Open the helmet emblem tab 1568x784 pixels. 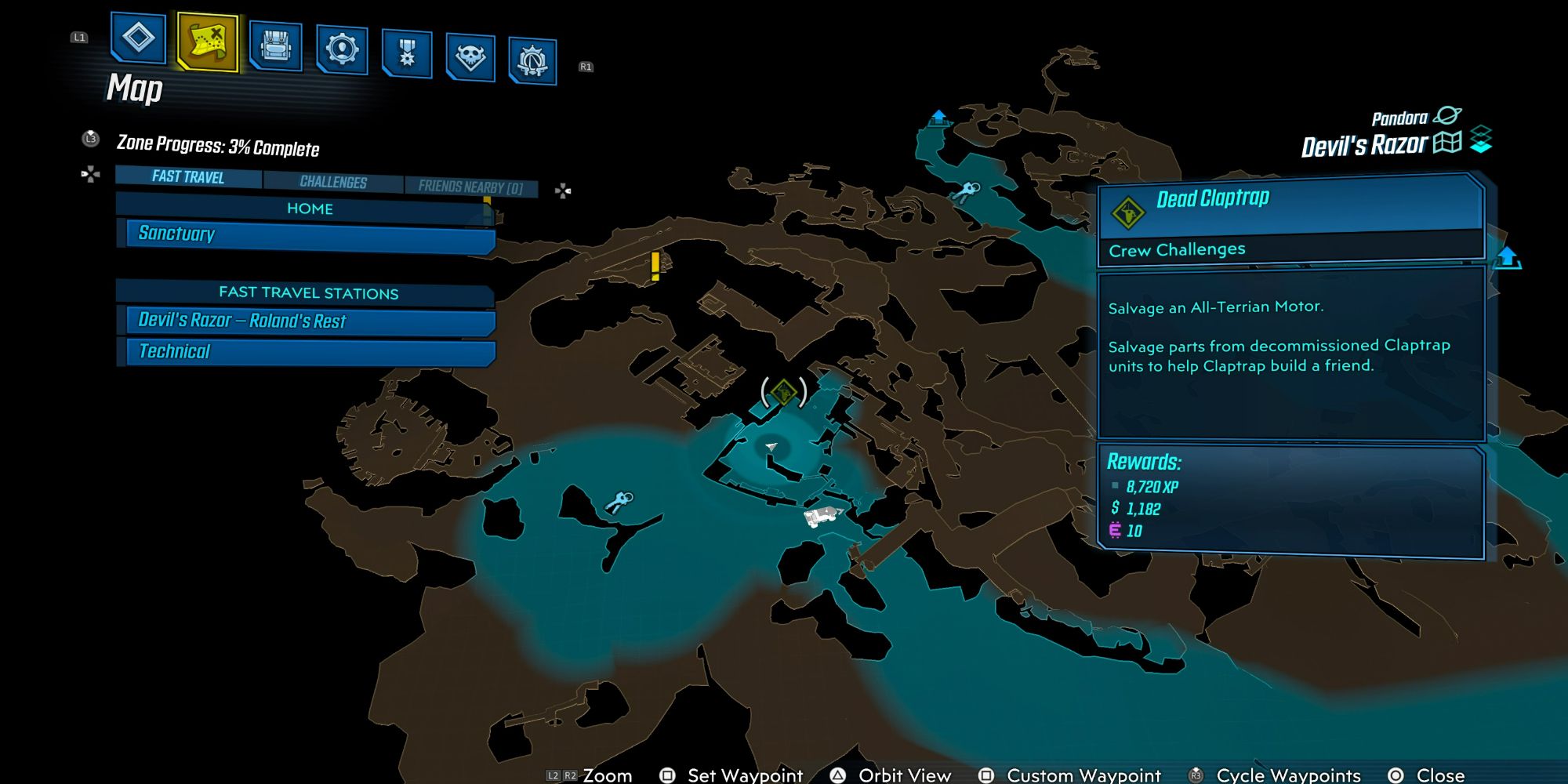pos(532,60)
